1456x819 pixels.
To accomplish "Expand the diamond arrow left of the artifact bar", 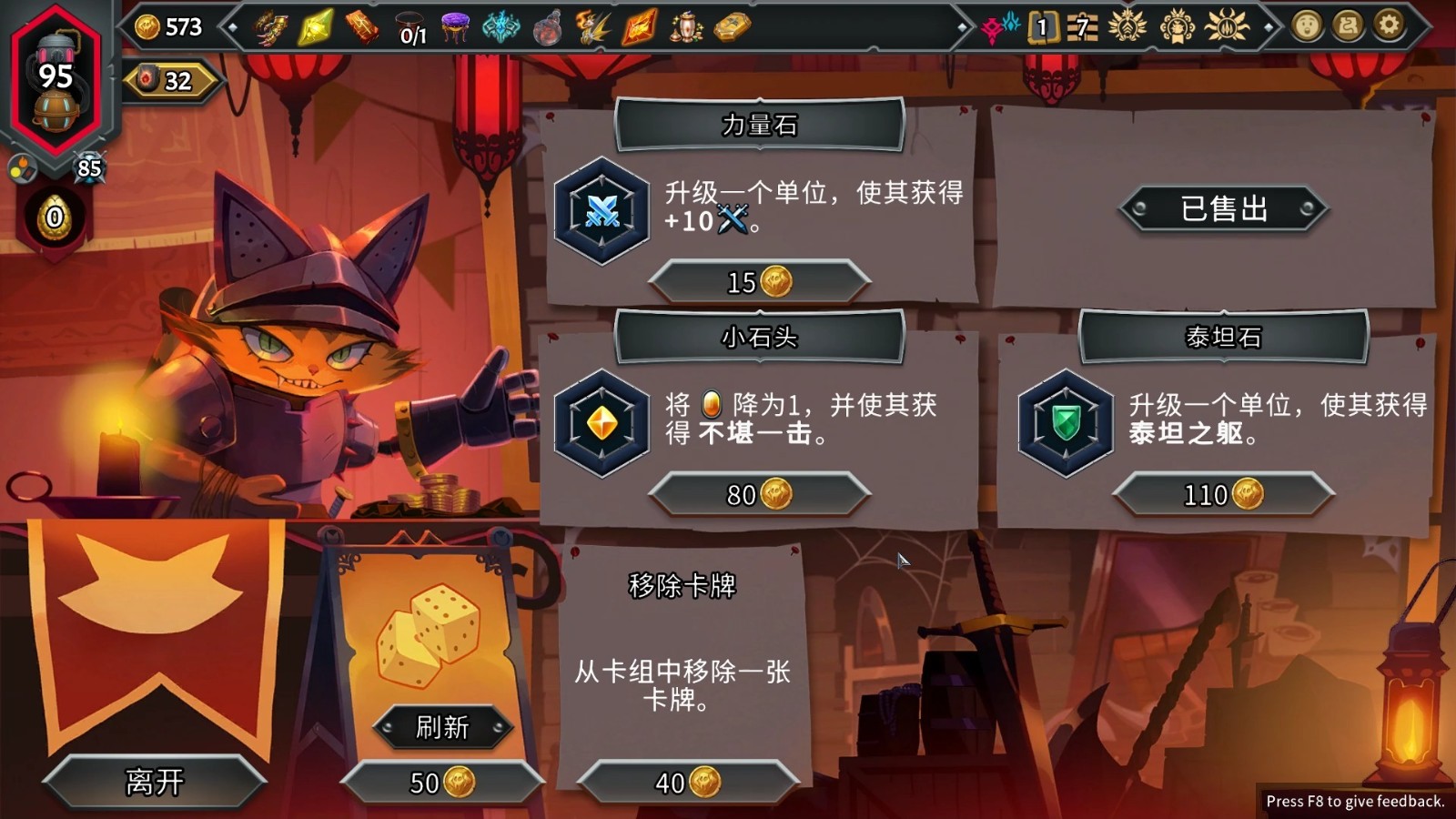I will coord(233,27).
